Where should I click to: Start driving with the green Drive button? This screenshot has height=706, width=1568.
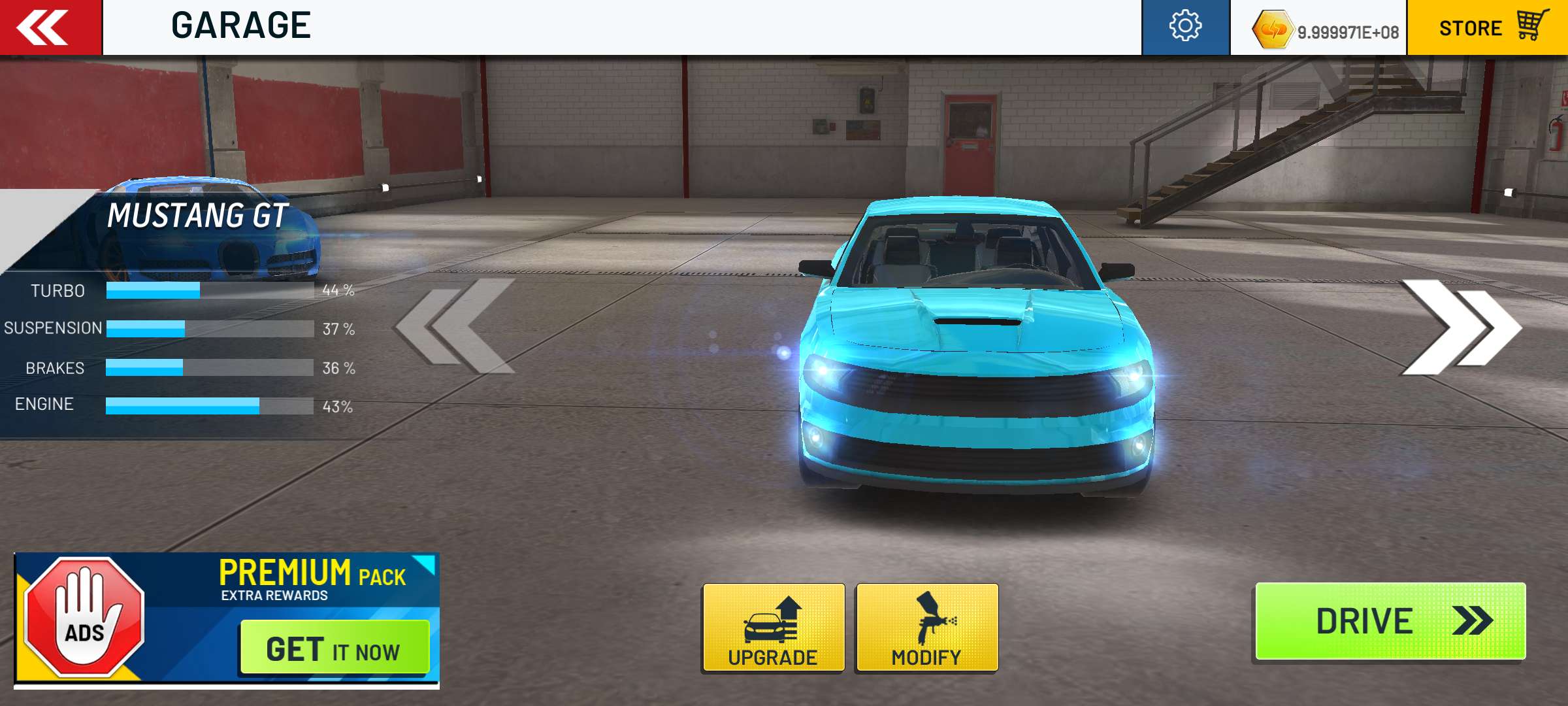click(1390, 621)
